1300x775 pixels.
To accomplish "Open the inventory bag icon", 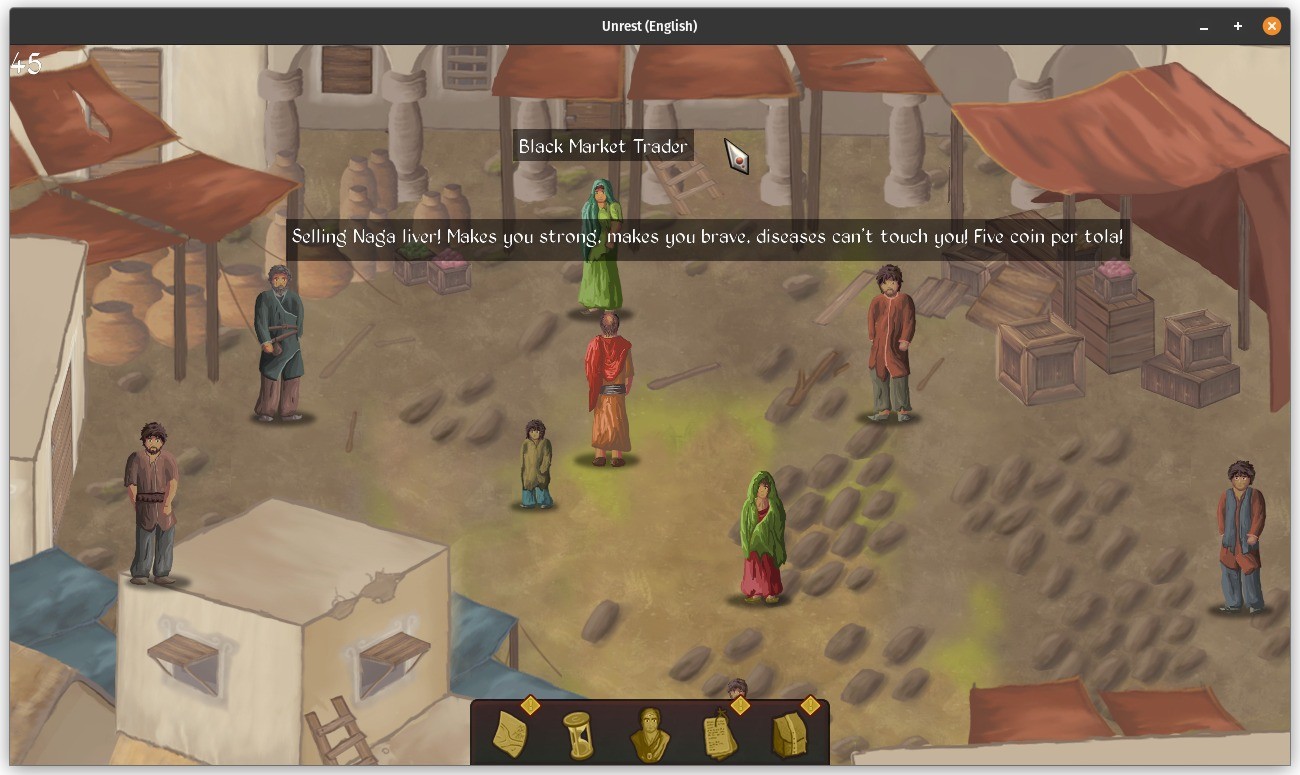I will pyautogui.click(x=790, y=735).
